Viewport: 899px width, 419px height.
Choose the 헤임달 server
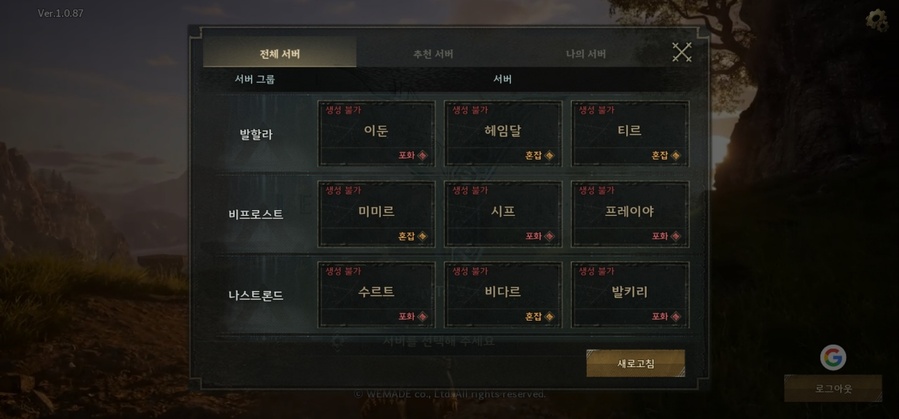click(503, 133)
